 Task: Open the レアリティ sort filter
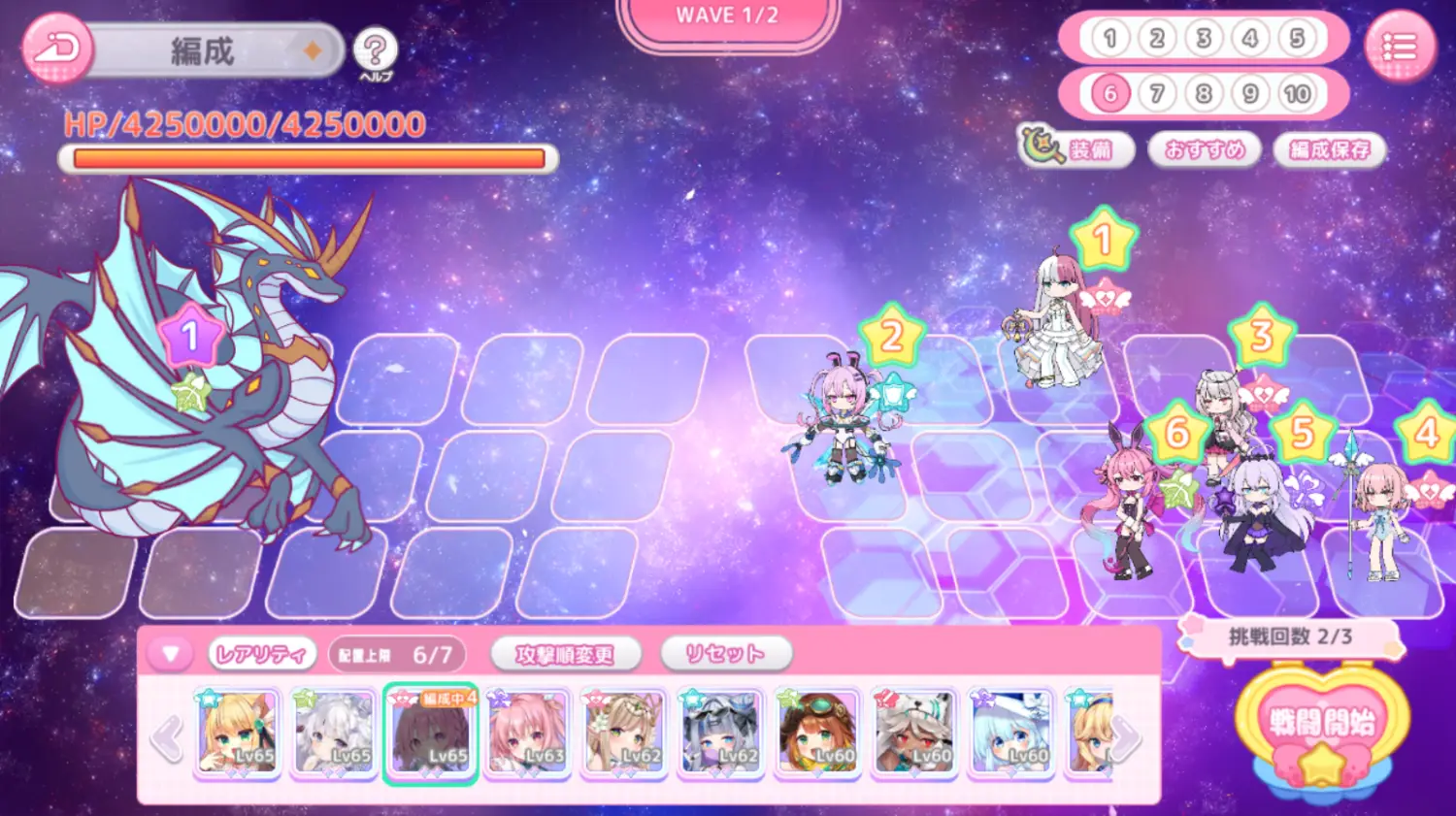(x=262, y=655)
